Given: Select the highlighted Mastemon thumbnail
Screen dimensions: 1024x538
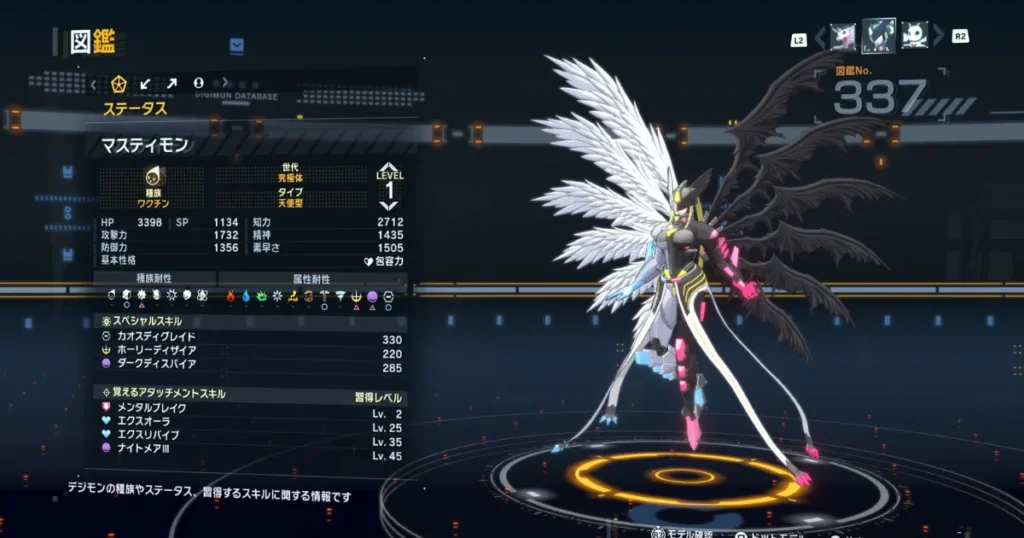Looking at the screenshot, I should [x=878, y=37].
